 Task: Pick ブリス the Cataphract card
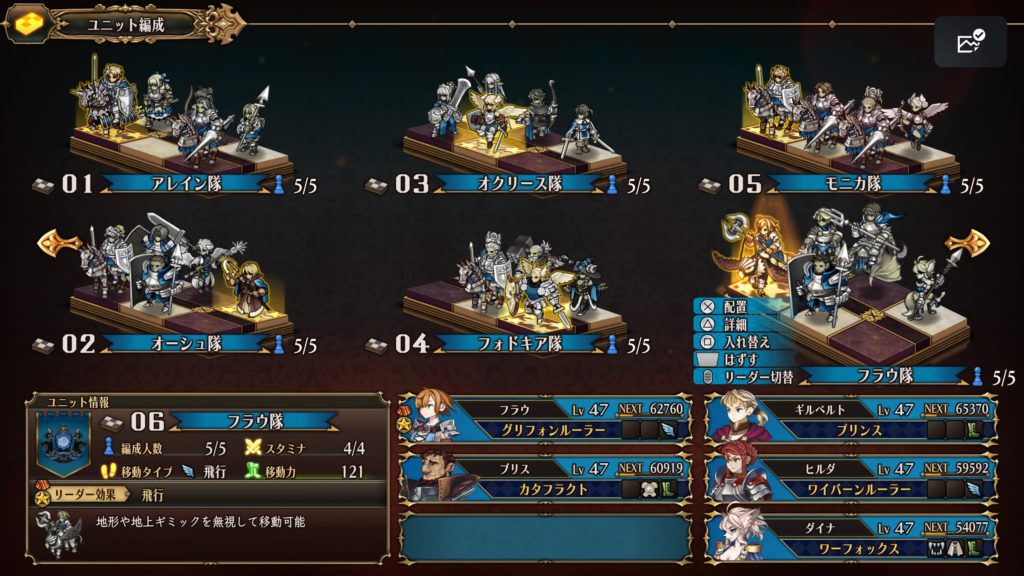pyautogui.click(x=545, y=478)
